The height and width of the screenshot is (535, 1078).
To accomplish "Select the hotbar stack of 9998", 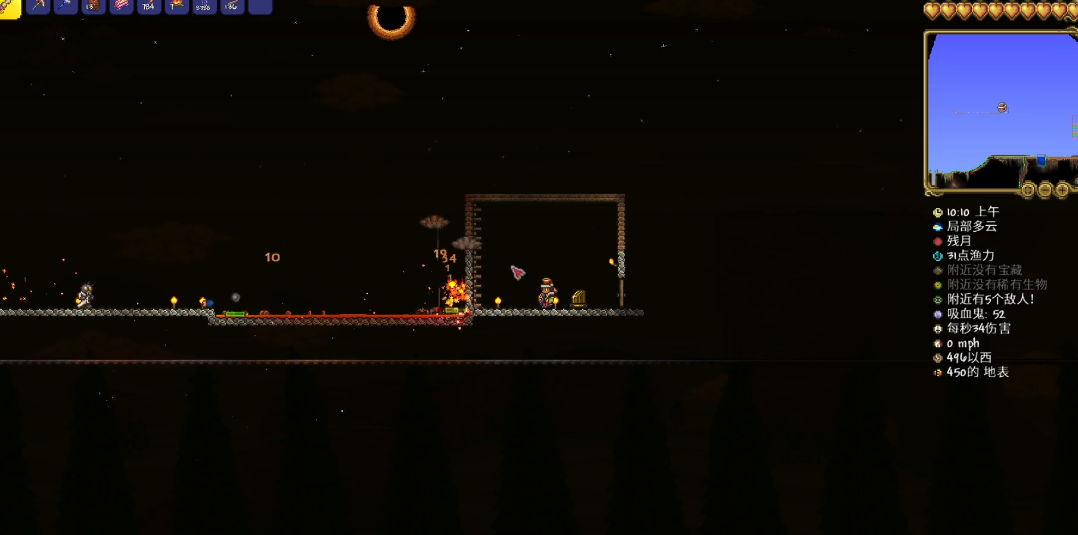I will [x=204, y=6].
